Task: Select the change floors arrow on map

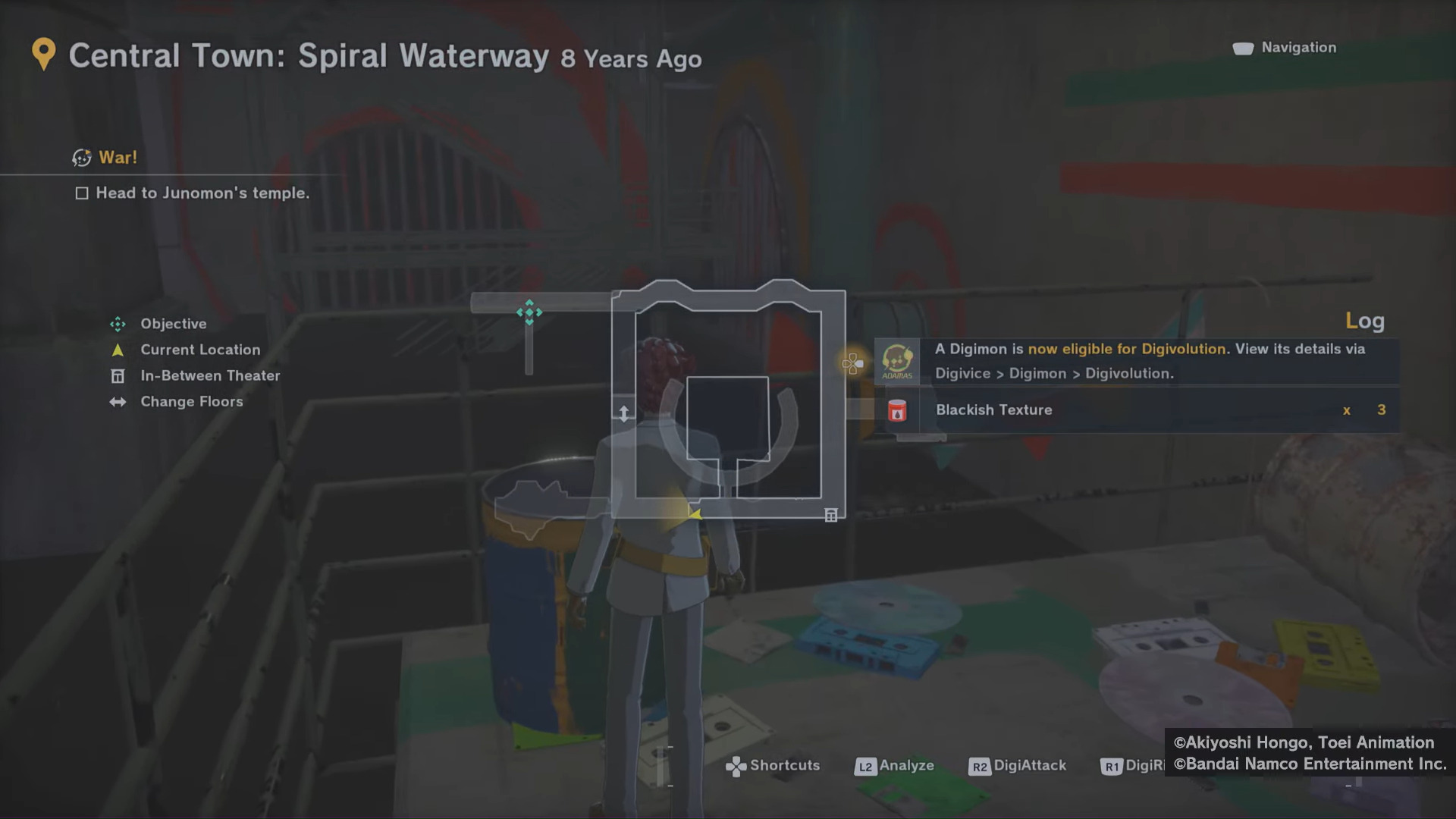Action: [x=623, y=413]
